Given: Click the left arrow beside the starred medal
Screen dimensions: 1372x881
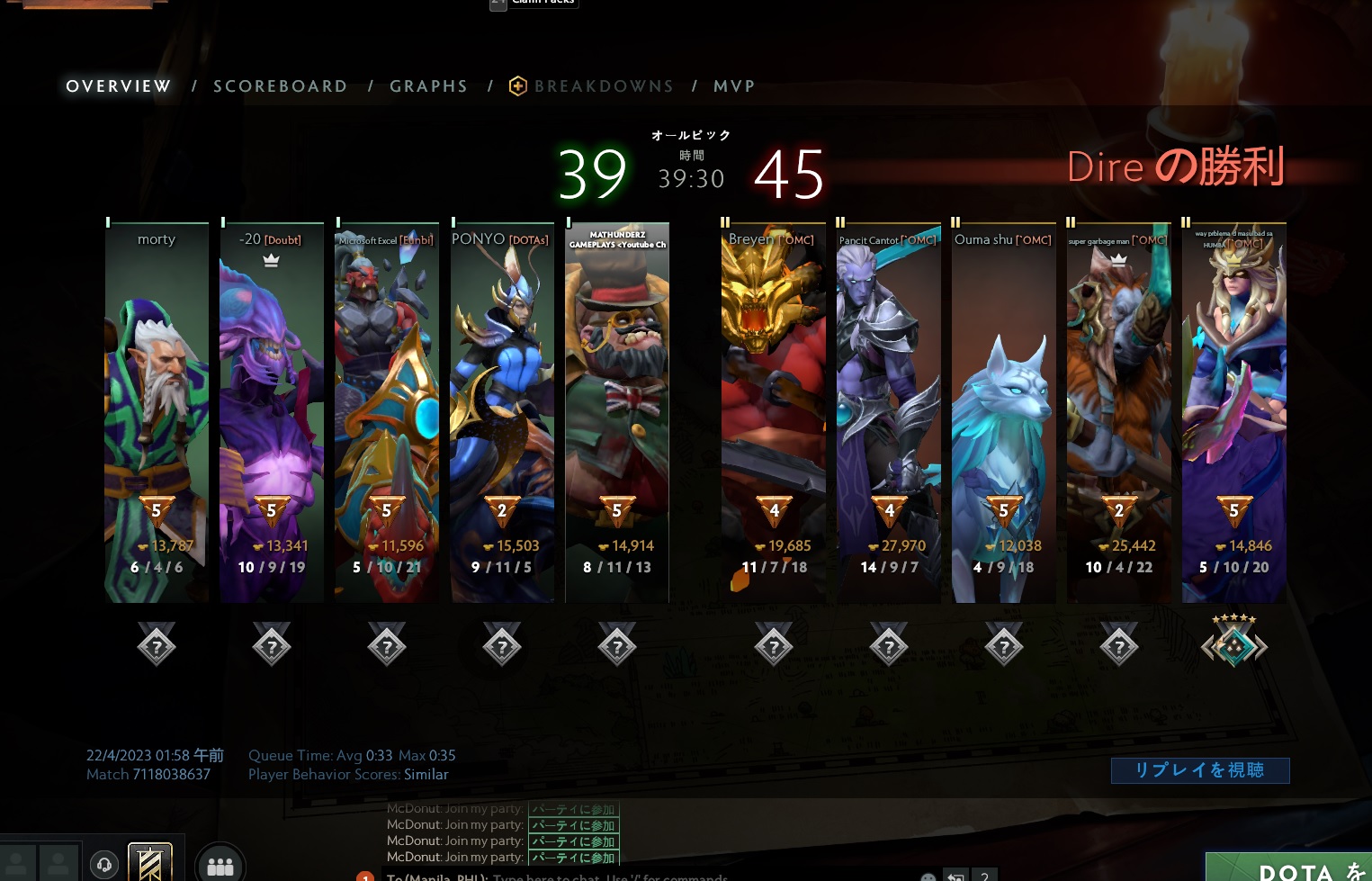Looking at the screenshot, I should [1208, 647].
